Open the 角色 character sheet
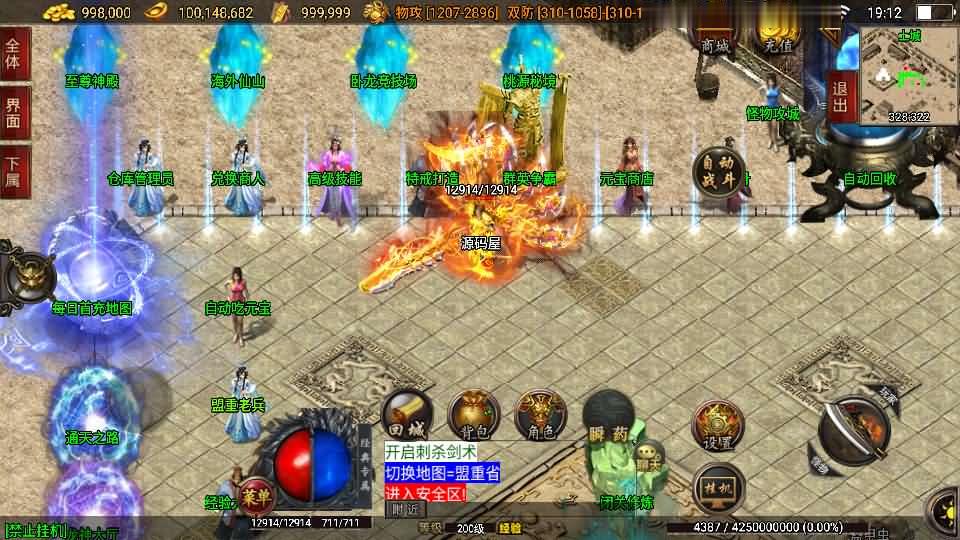The image size is (960, 540). 540,414
